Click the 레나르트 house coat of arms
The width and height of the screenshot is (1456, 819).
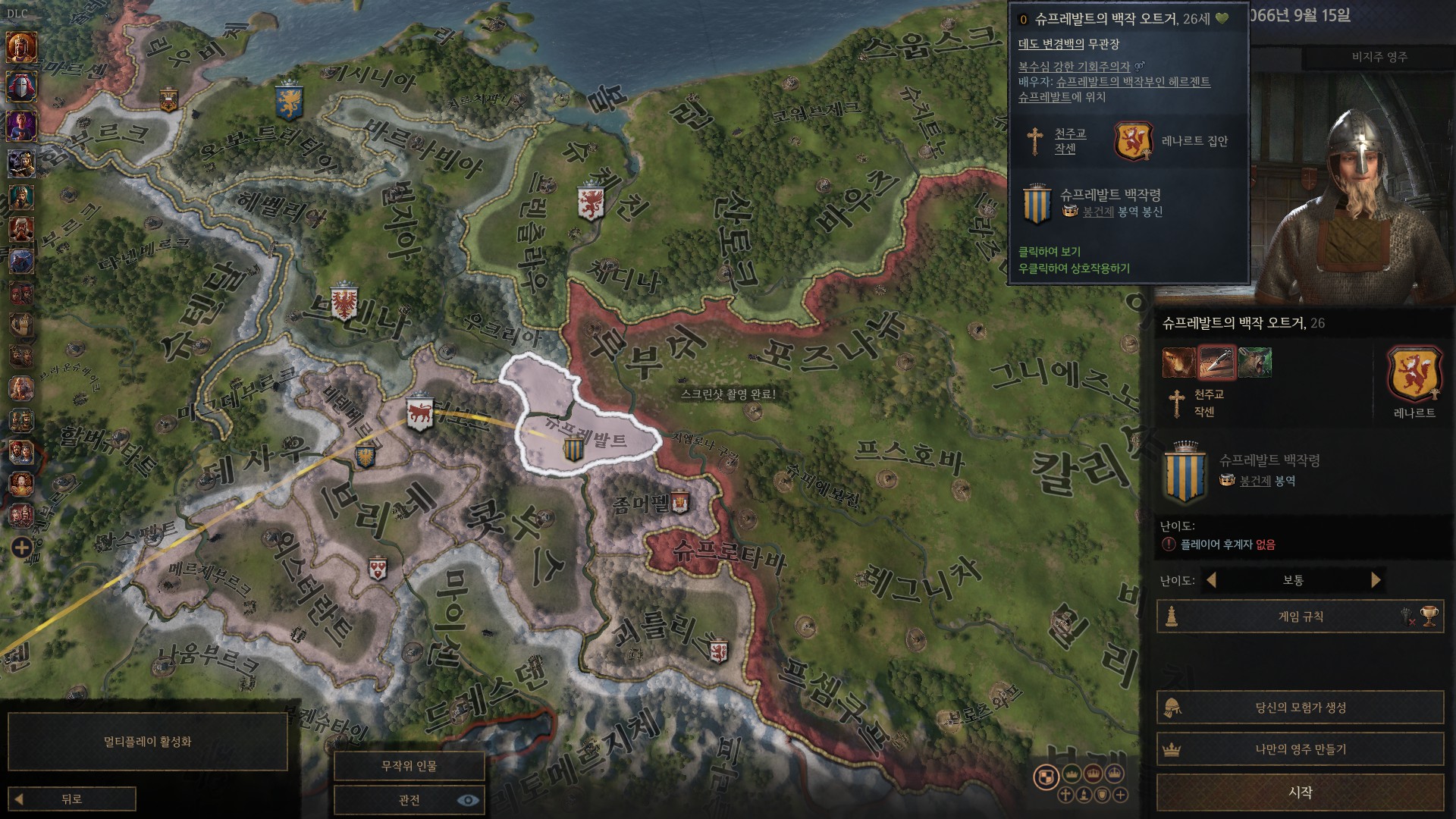pyautogui.click(x=1414, y=374)
